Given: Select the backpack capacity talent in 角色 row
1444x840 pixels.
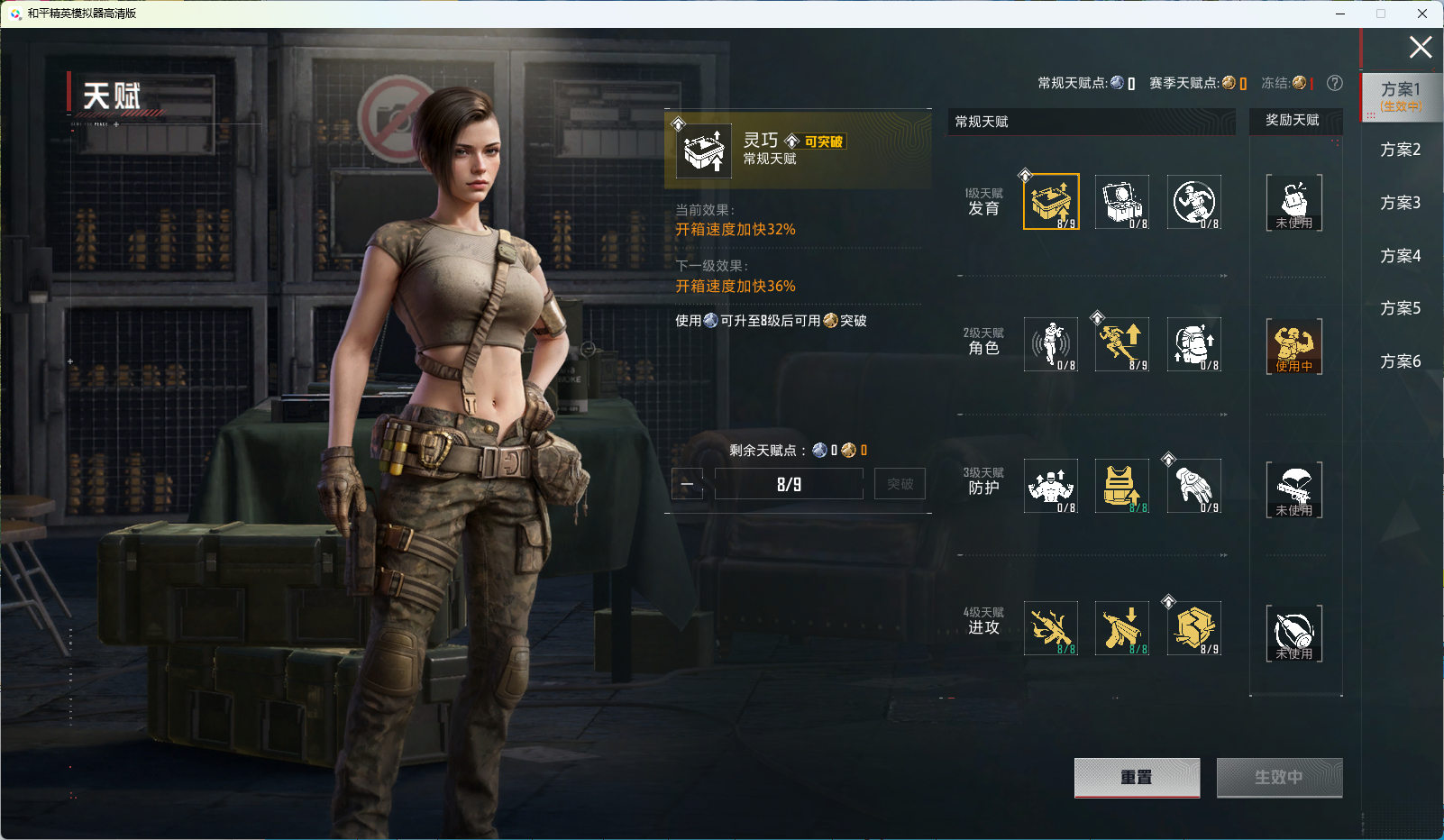Looking at the screenshot, I should (x=1193, y=344).
